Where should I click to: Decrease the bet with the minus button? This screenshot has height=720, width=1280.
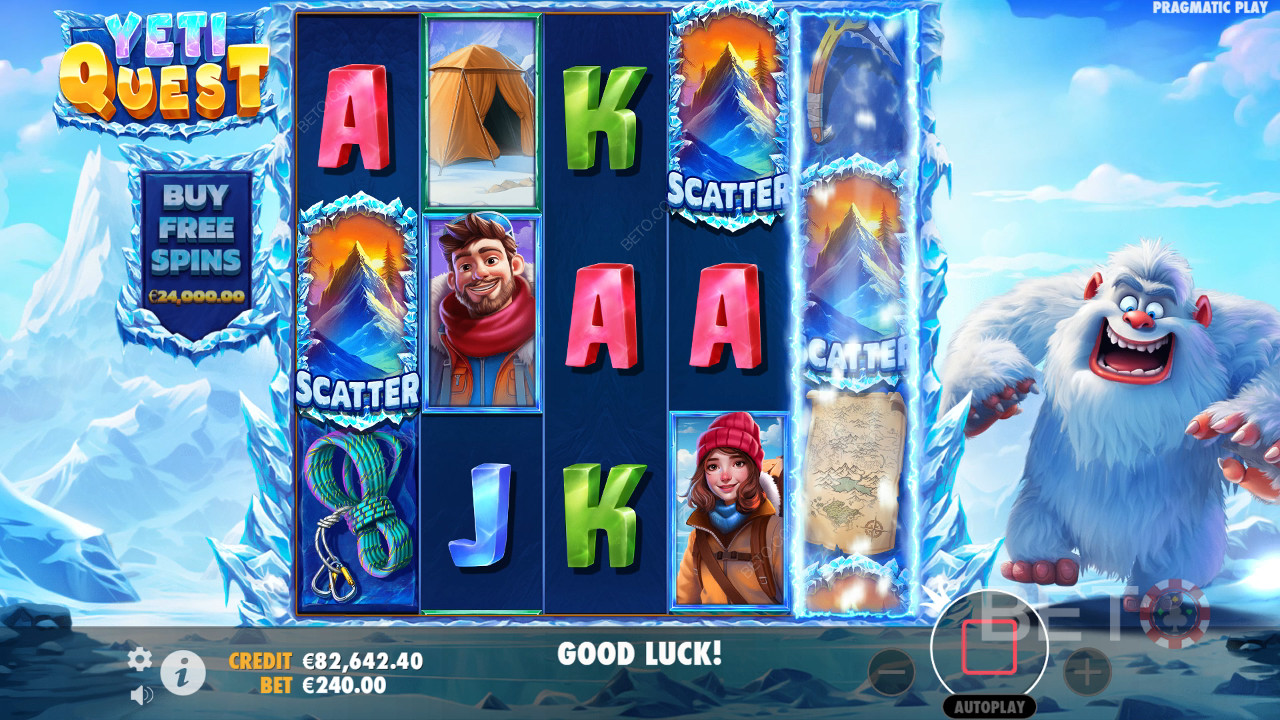tap(891, 672)
